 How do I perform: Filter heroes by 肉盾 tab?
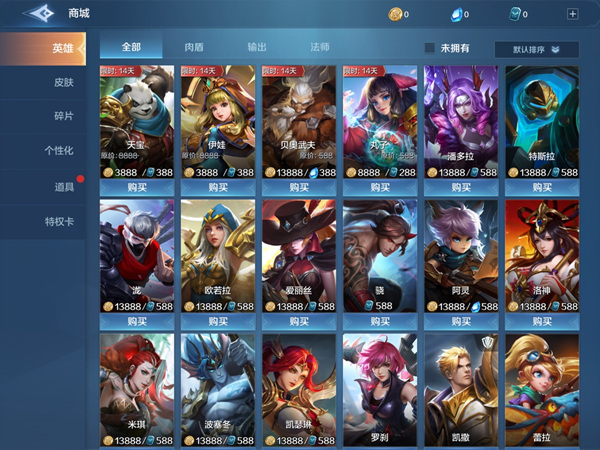(x=195, y=47)
